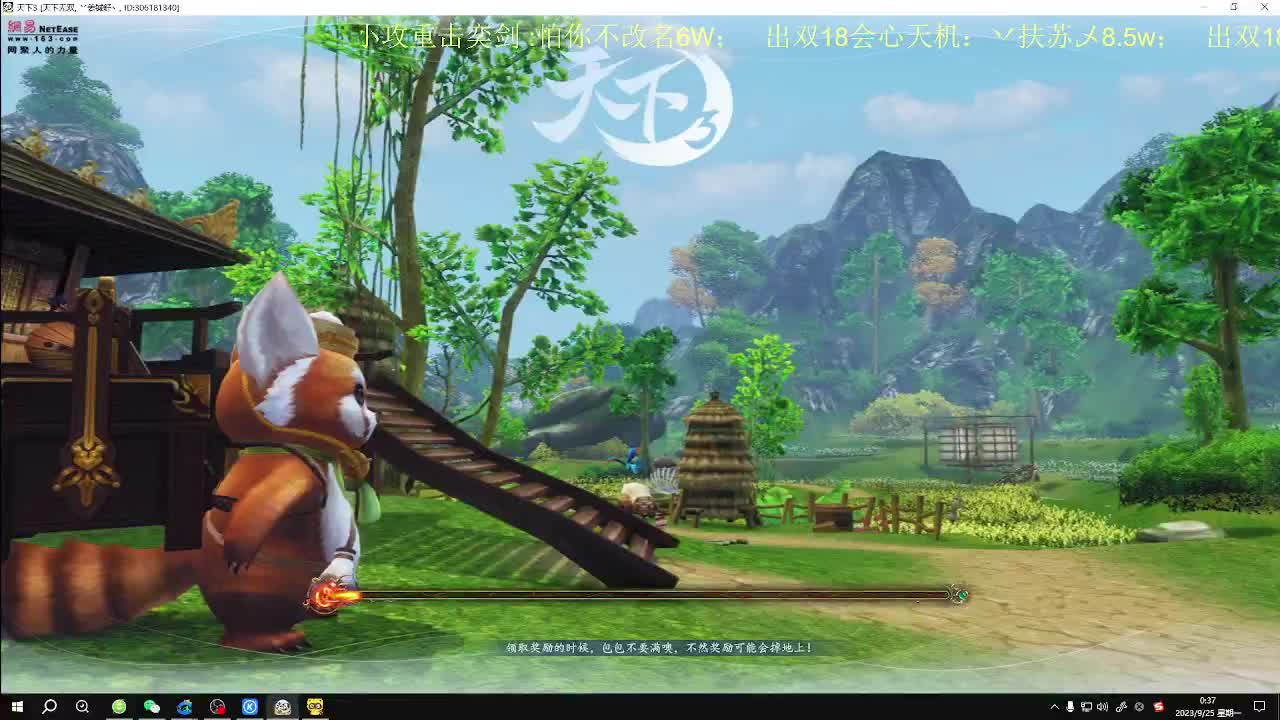
Task: Click the in-game channeling progress bar
Action: (640, 594)
